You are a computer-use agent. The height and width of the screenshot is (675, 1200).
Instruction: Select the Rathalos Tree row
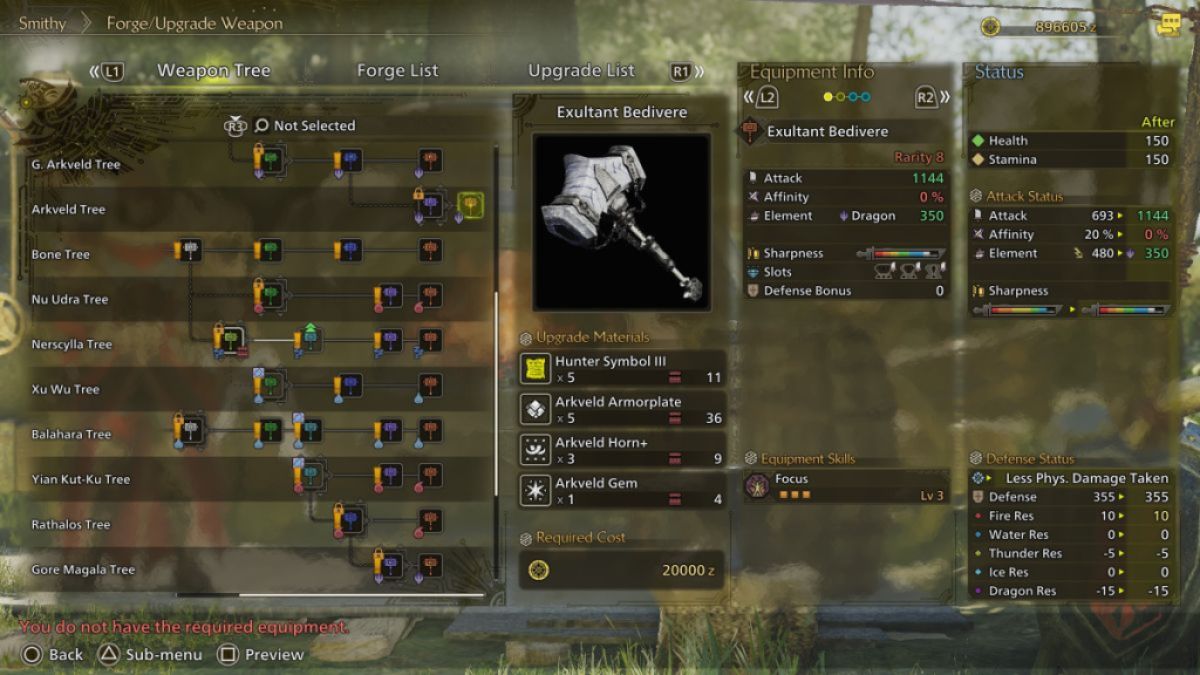[71, 525]
